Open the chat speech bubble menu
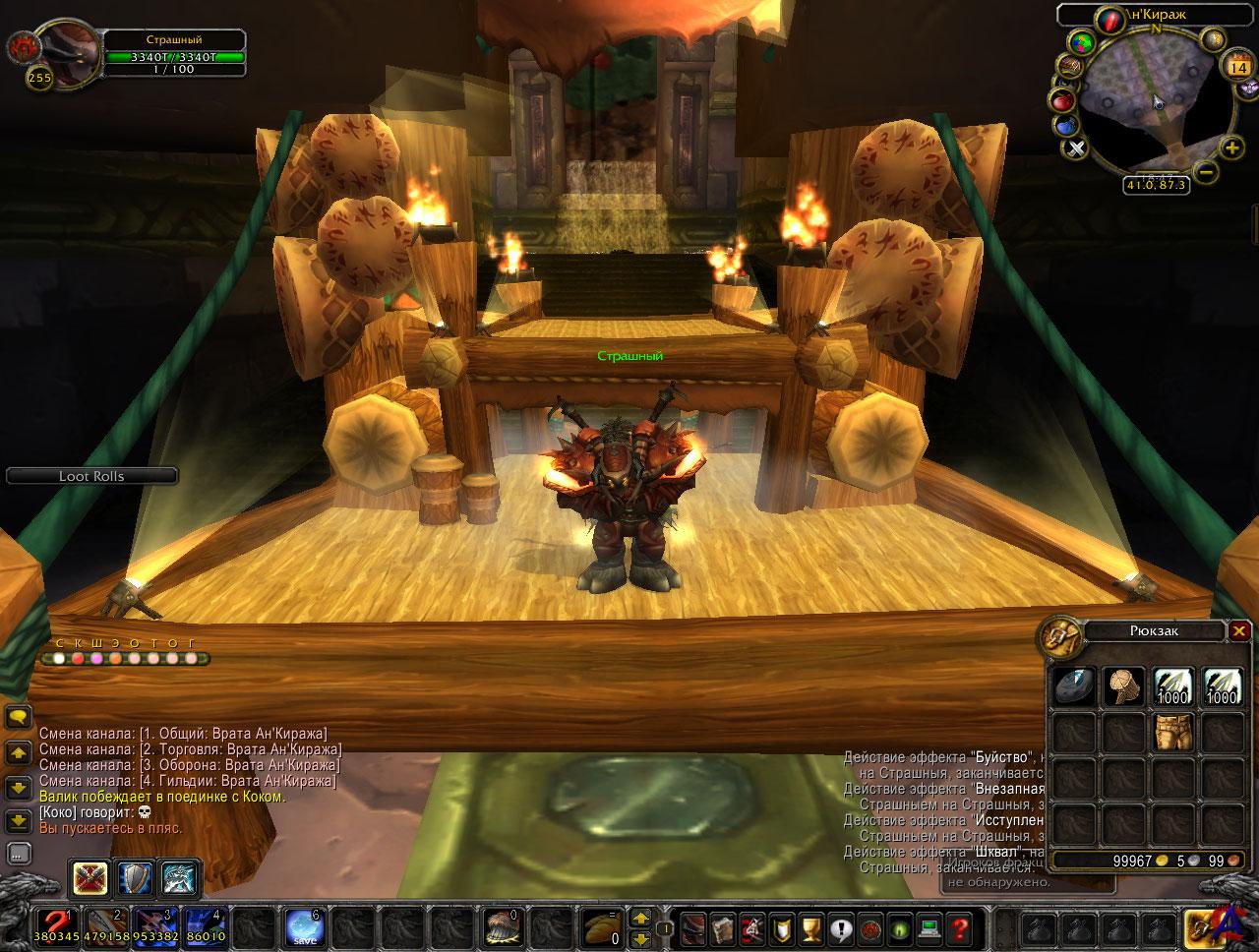This screenshot has height=952, width=1259. tap(18, 716)
